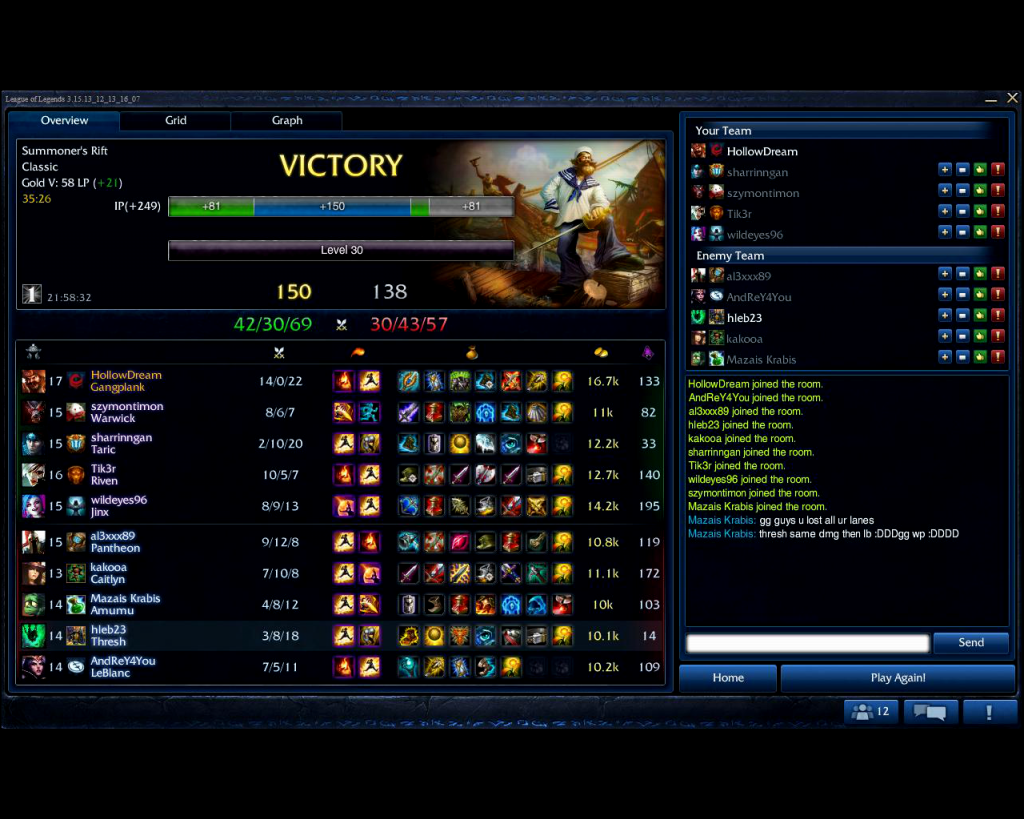Switch to the Grid tab
The image size is (1024, 819).
[176, 121]
